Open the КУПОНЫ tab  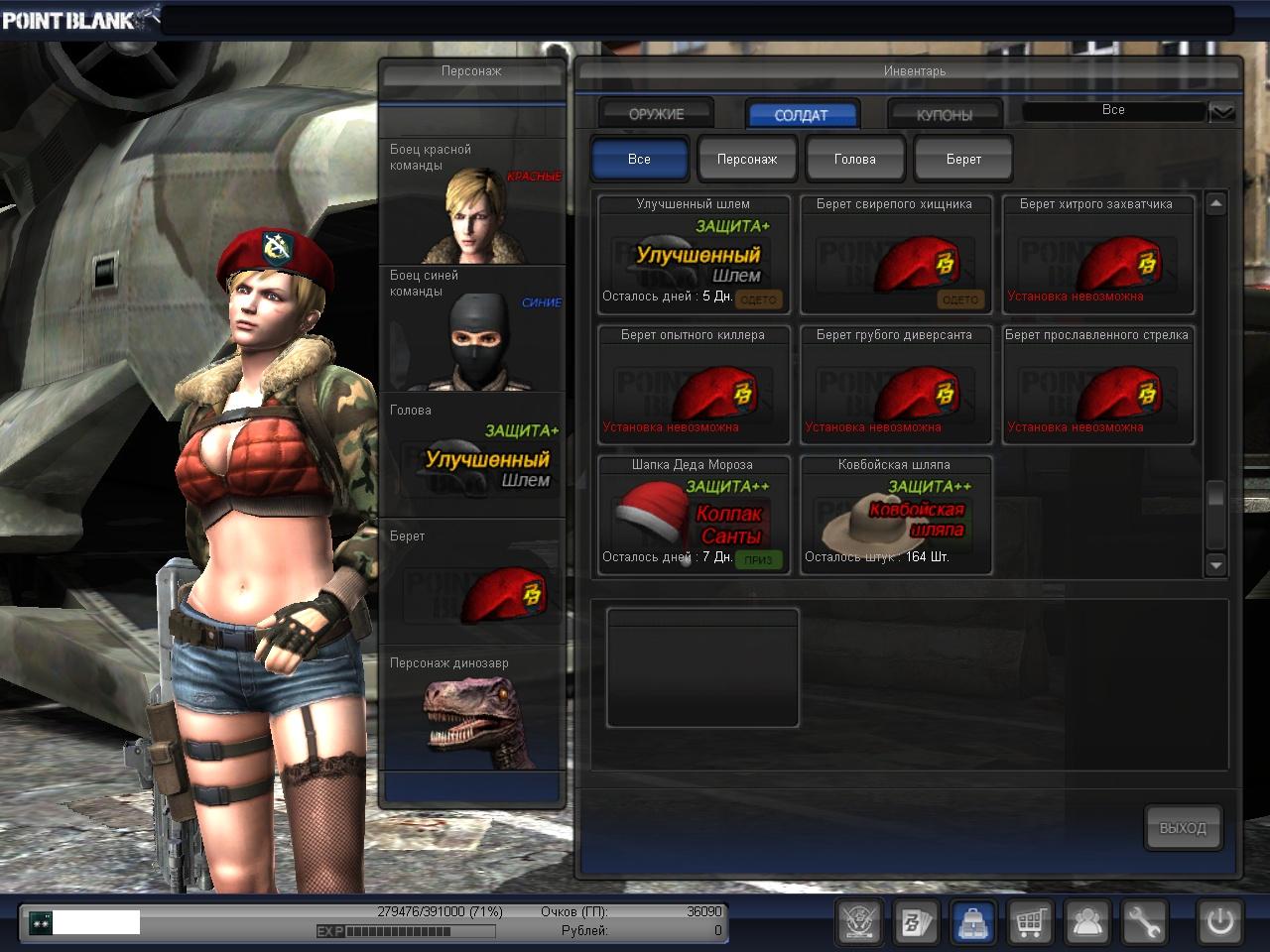(x=944, y=114)
